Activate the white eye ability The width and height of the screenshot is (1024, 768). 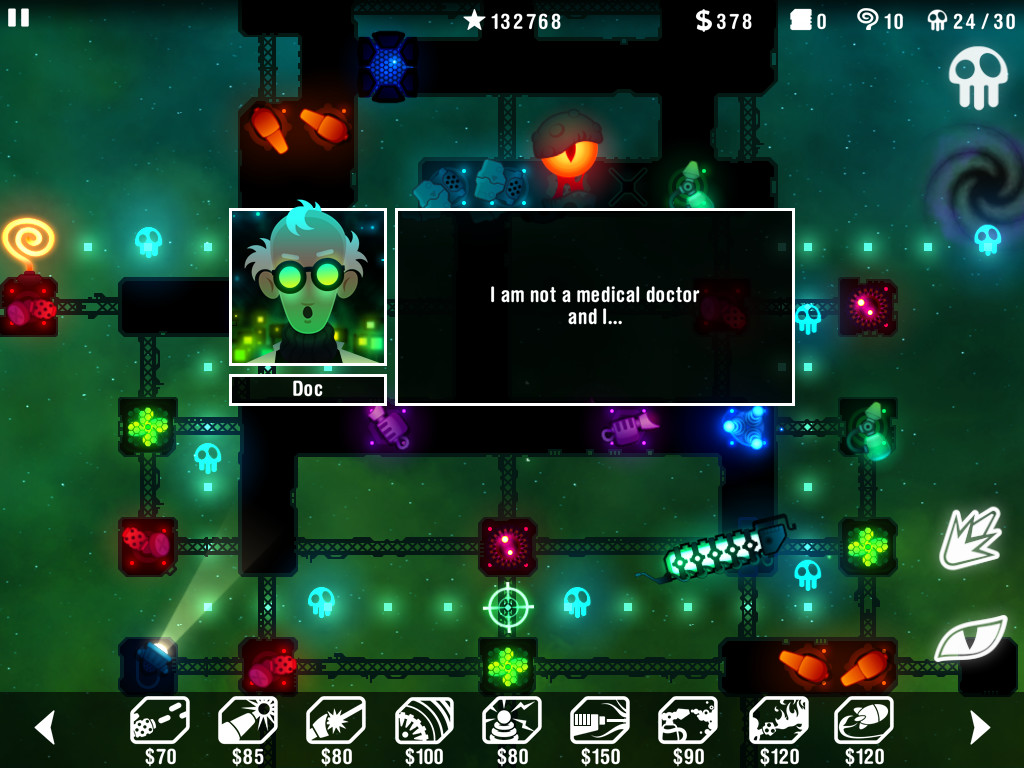point(969,638)
